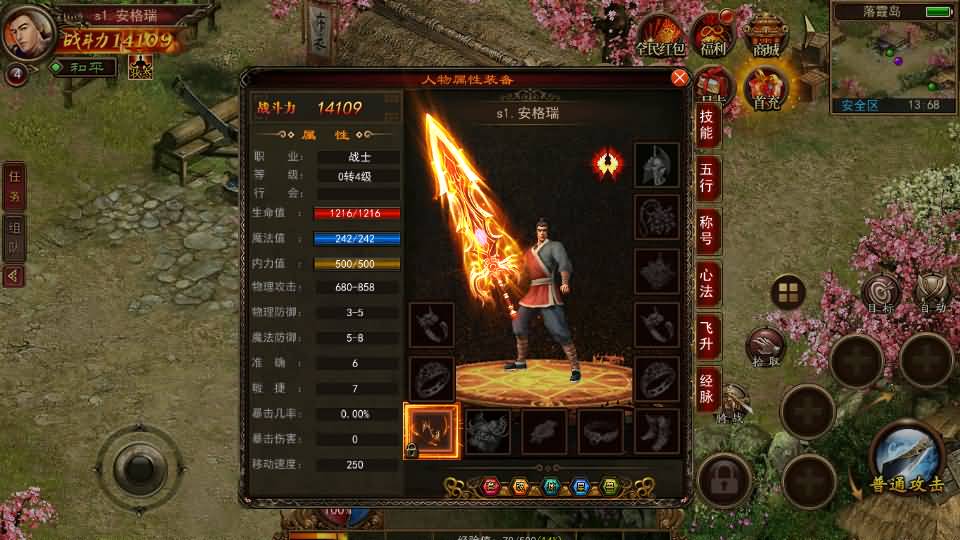Open the 首充 first recharge offer
This screenshot has height=540, width=960.
766,88
